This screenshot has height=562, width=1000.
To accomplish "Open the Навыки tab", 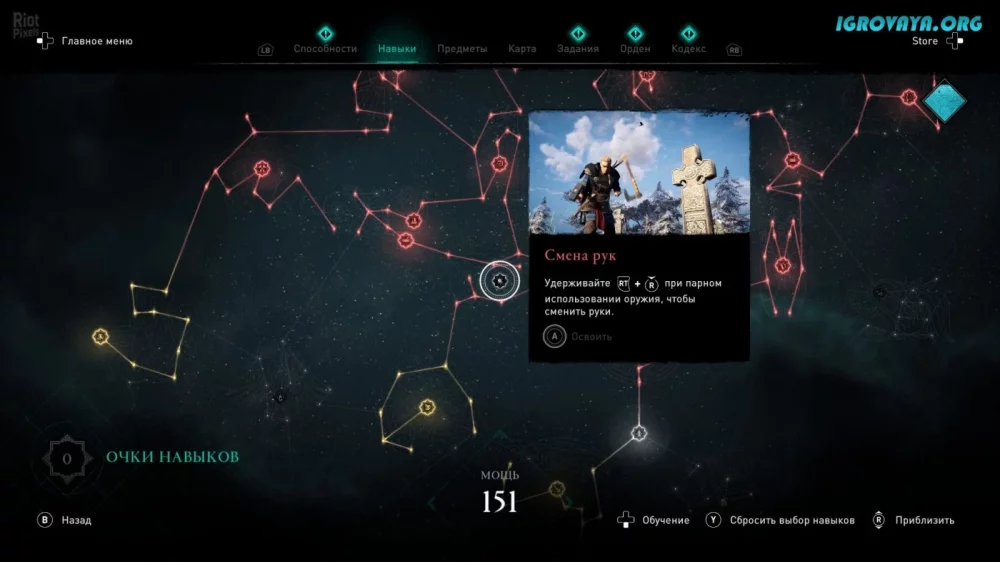I will point(397,49).
